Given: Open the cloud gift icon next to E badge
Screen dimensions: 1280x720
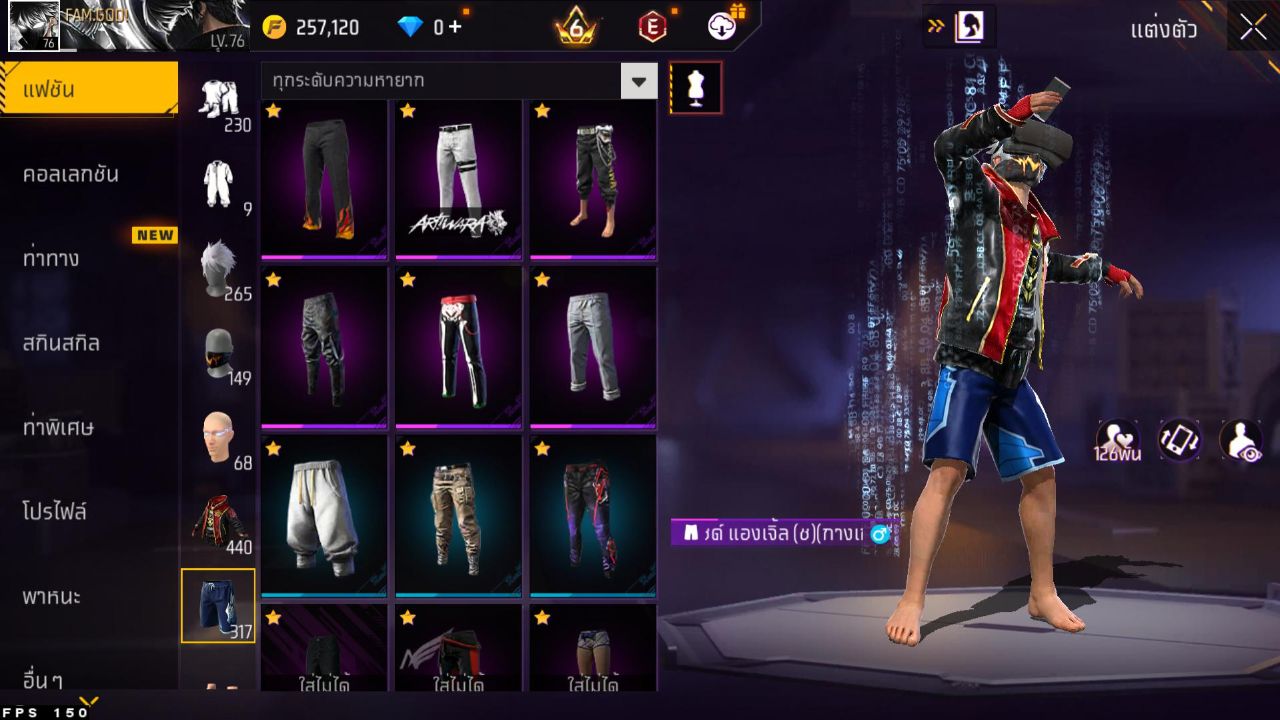Looking at the screenshot, I should click(722, 27).
